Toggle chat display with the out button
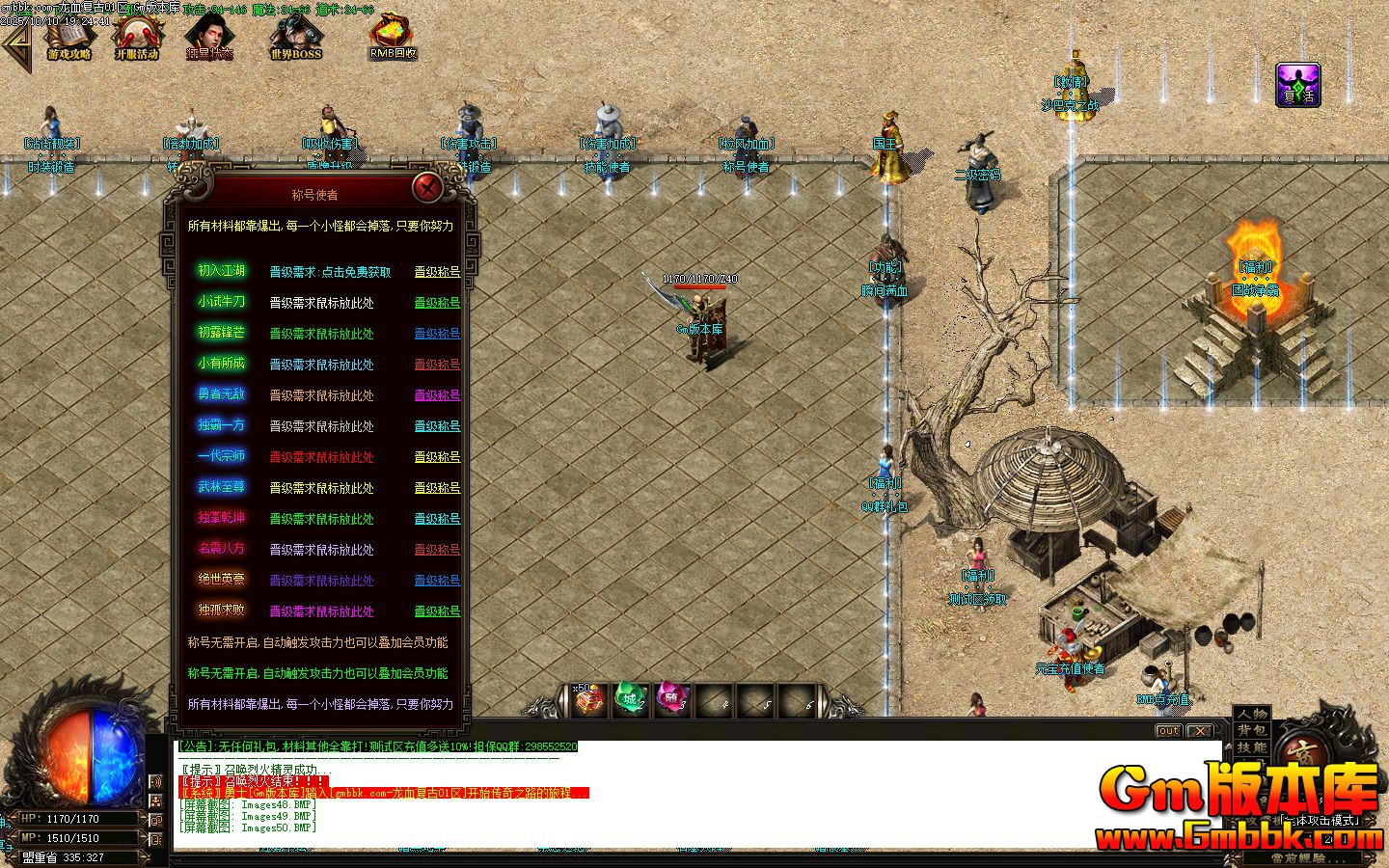This screenshot has height=868, width=1389. (x=1168, y=730)
